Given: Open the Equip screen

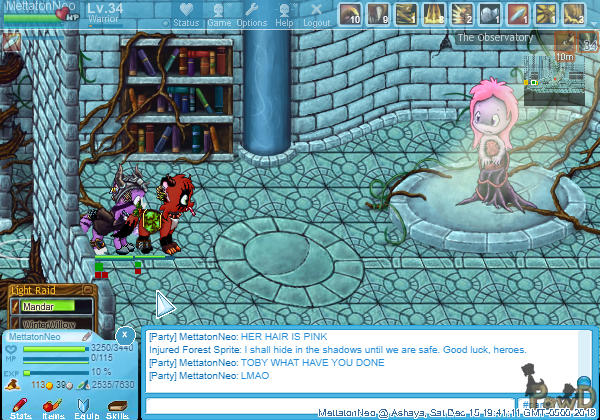Looking at the screenshot, I should pos(86,404).
